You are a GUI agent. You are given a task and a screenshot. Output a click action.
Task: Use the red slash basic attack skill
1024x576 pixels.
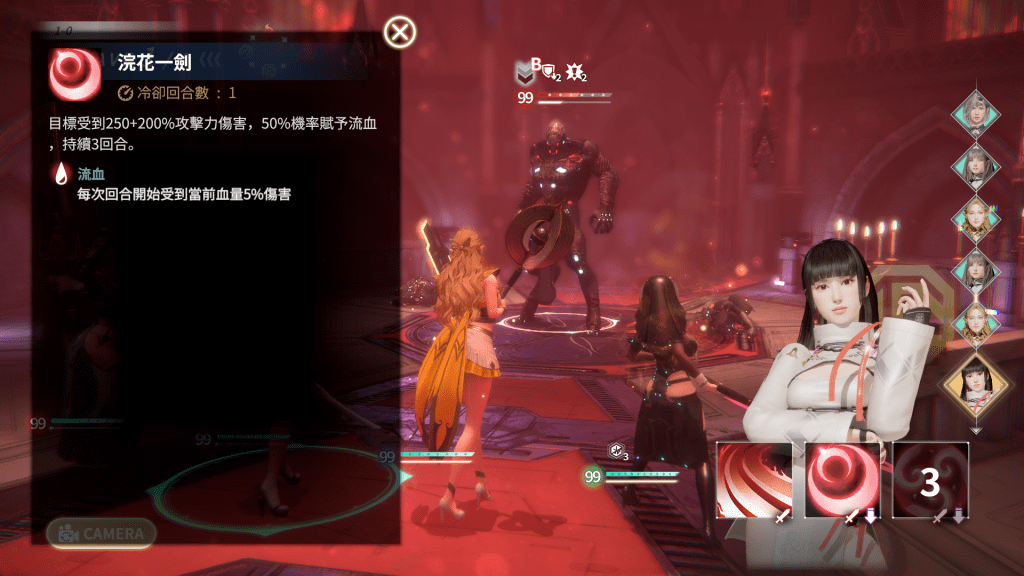tap(754, 480)
